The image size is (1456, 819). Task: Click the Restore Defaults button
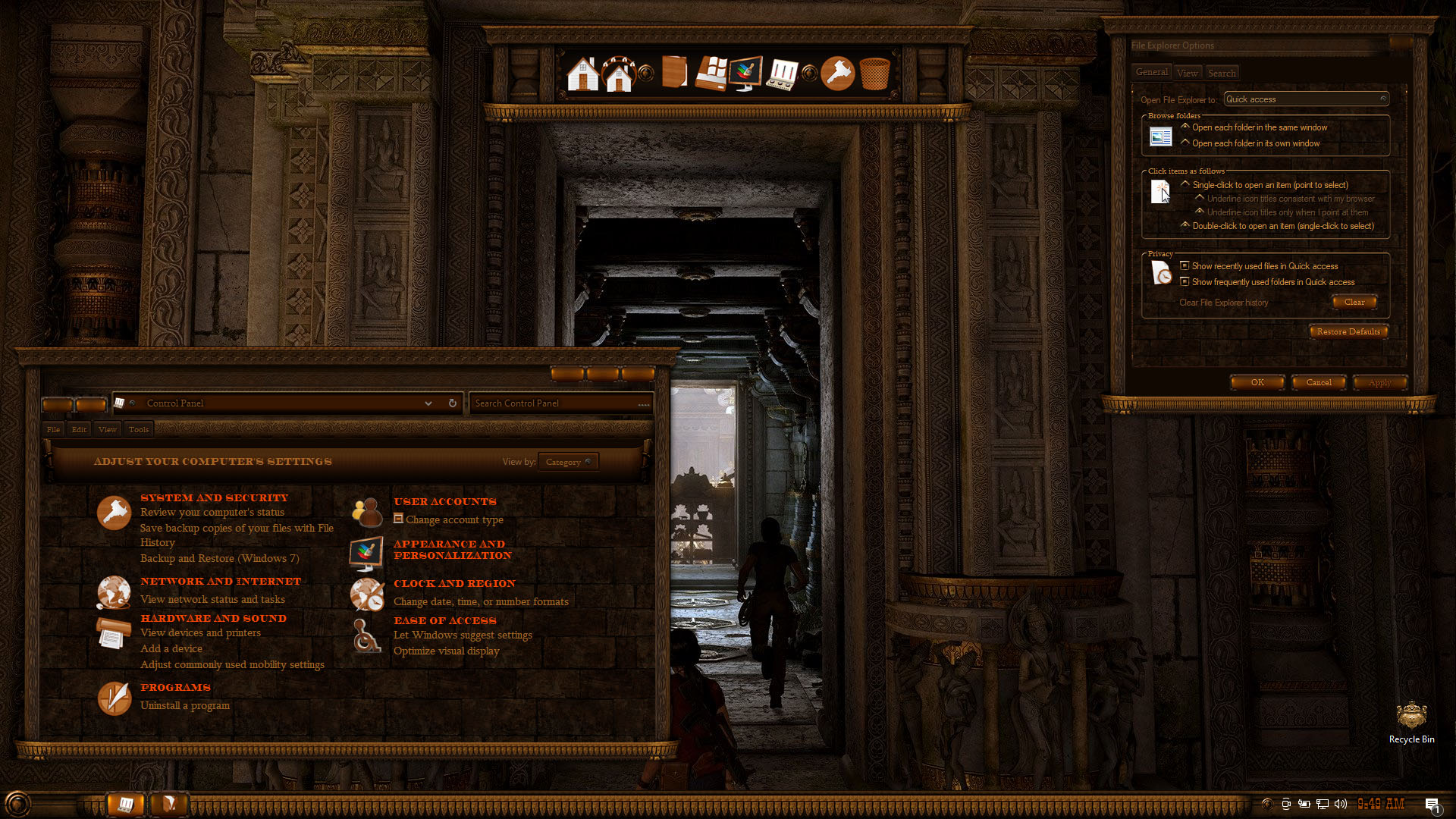(x=1348, y=332)
